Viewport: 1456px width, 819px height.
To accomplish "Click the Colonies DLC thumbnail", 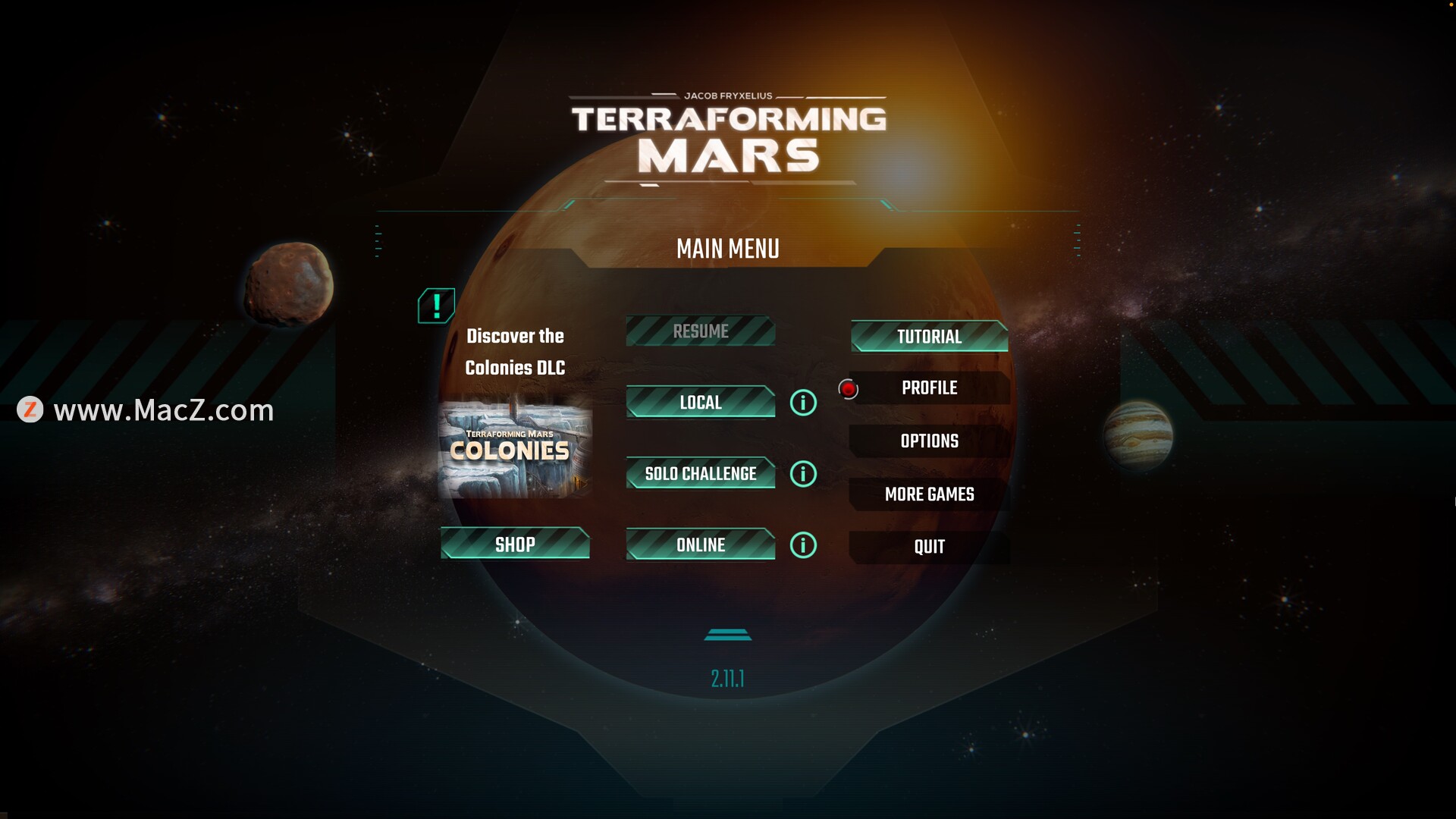I will (x=515, y=449).
